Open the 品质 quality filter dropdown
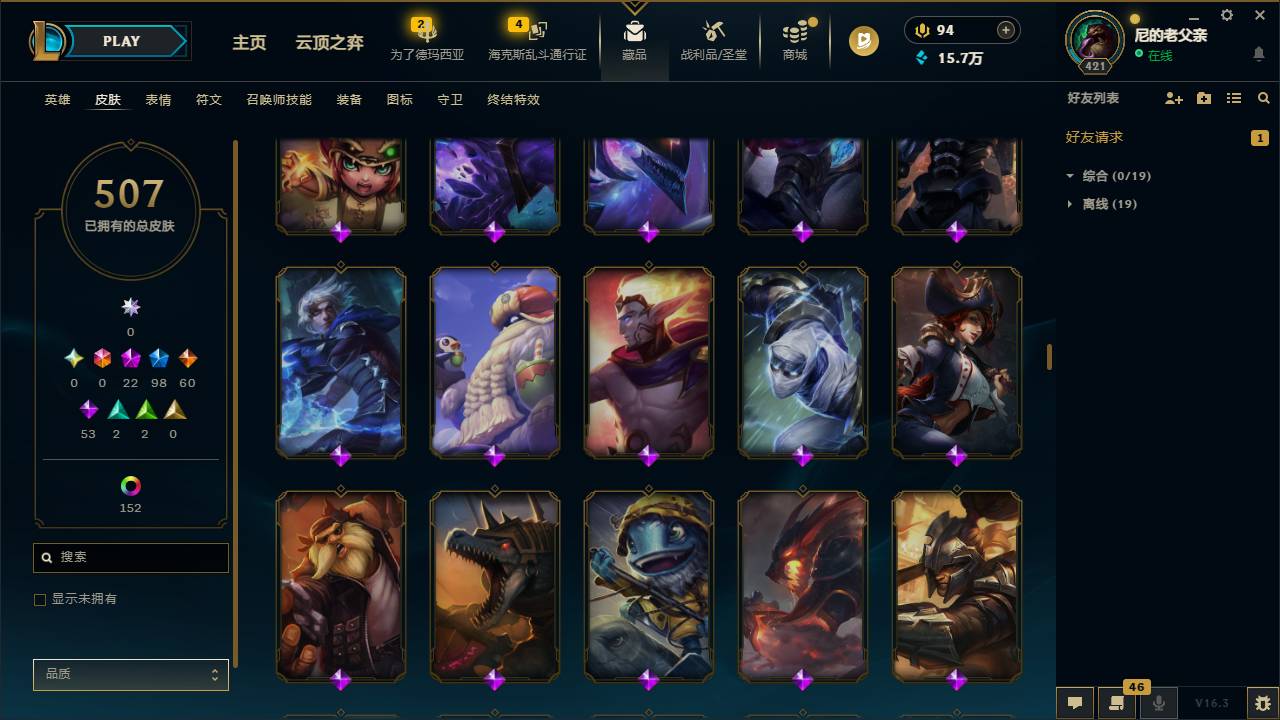 (x=130, y=674)
